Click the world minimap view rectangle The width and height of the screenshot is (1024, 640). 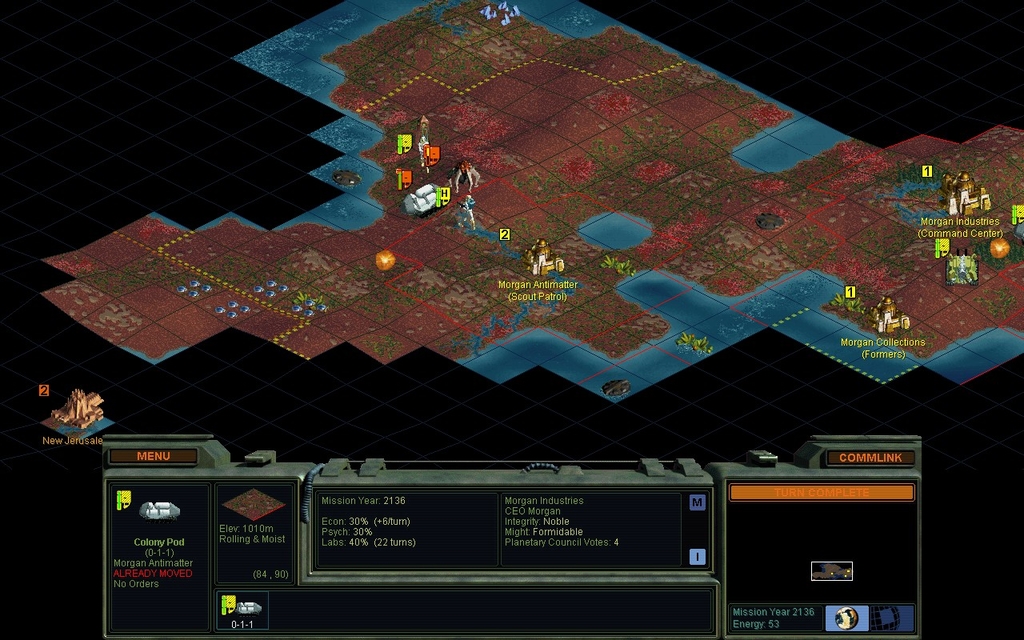tap(831, 571)
